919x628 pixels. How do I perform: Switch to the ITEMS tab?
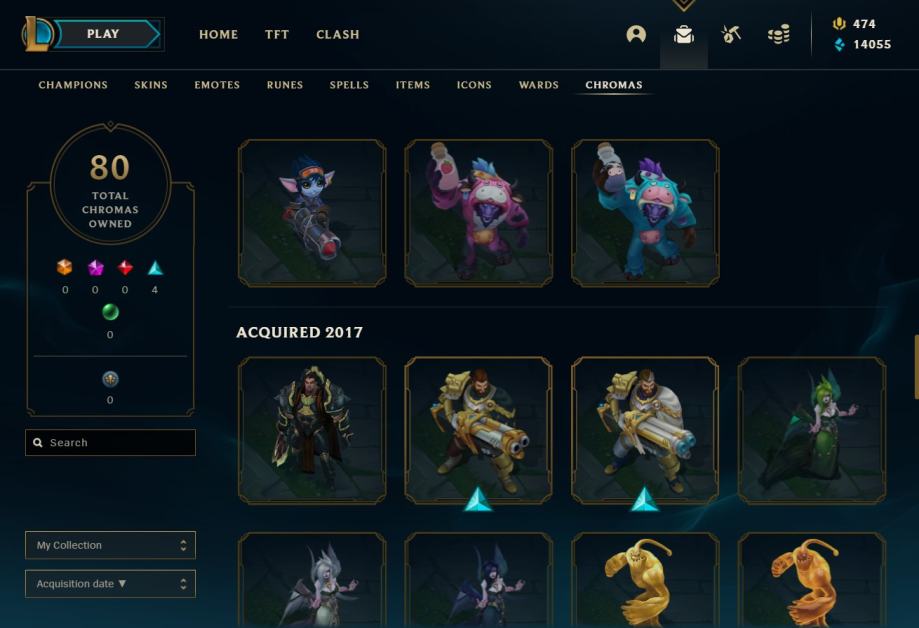(x=413, y=85)
